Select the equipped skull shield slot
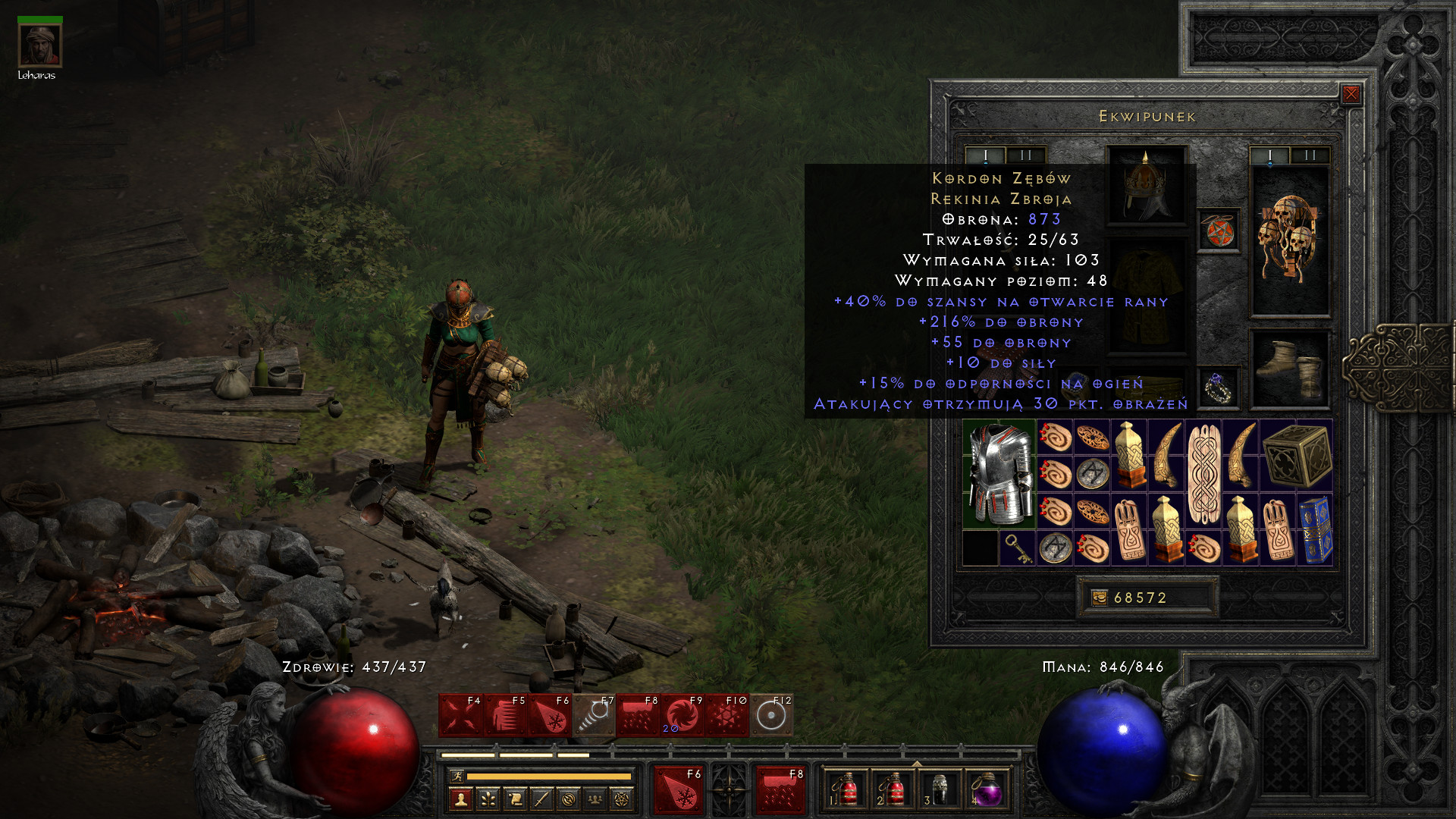The height and width of the screenshot is (819, 1456). coord(1289,240)
